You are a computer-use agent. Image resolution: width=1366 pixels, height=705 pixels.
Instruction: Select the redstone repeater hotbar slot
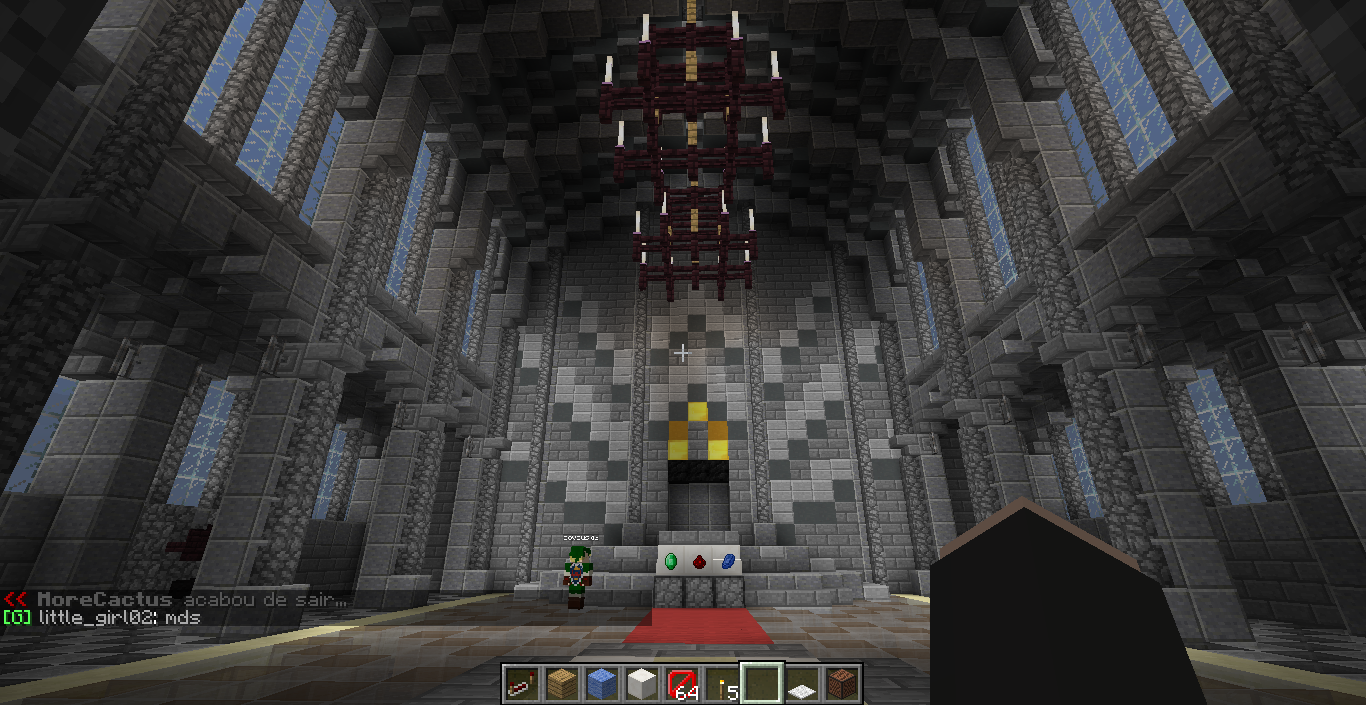tap(521, 684)
